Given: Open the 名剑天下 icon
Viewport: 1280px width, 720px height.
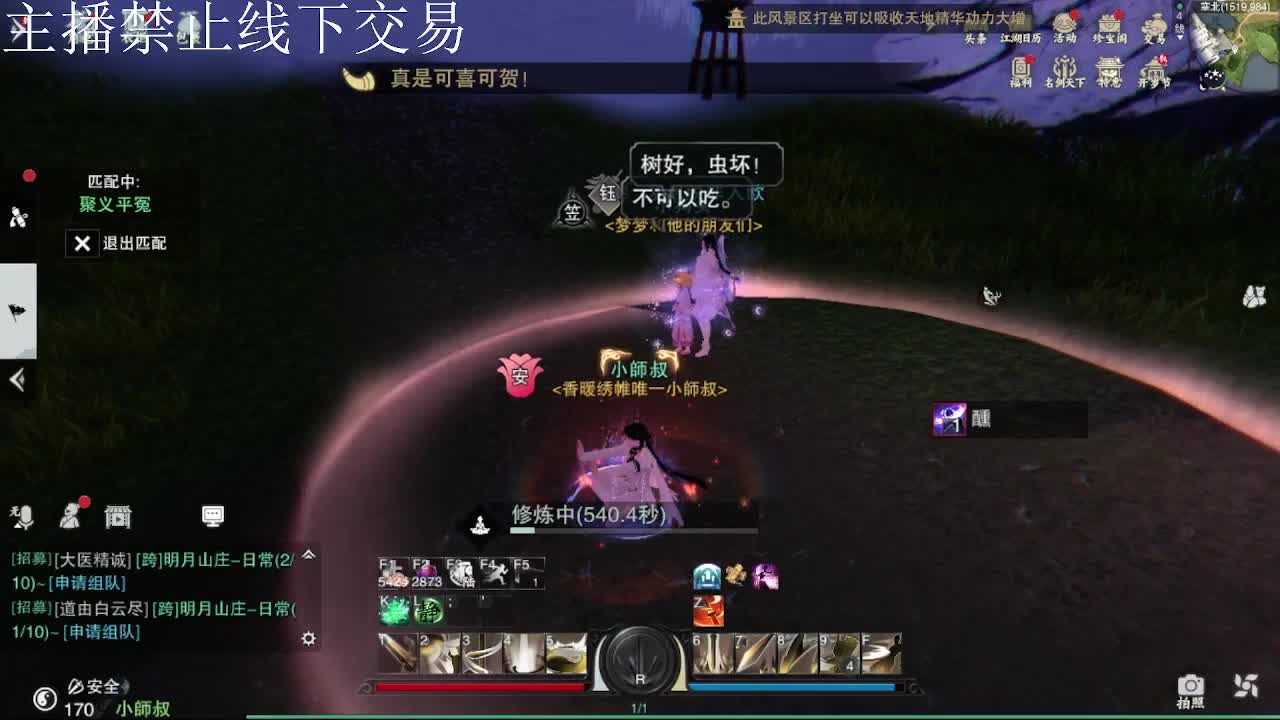Looking at the screenshot, I should pos(1065,68).
